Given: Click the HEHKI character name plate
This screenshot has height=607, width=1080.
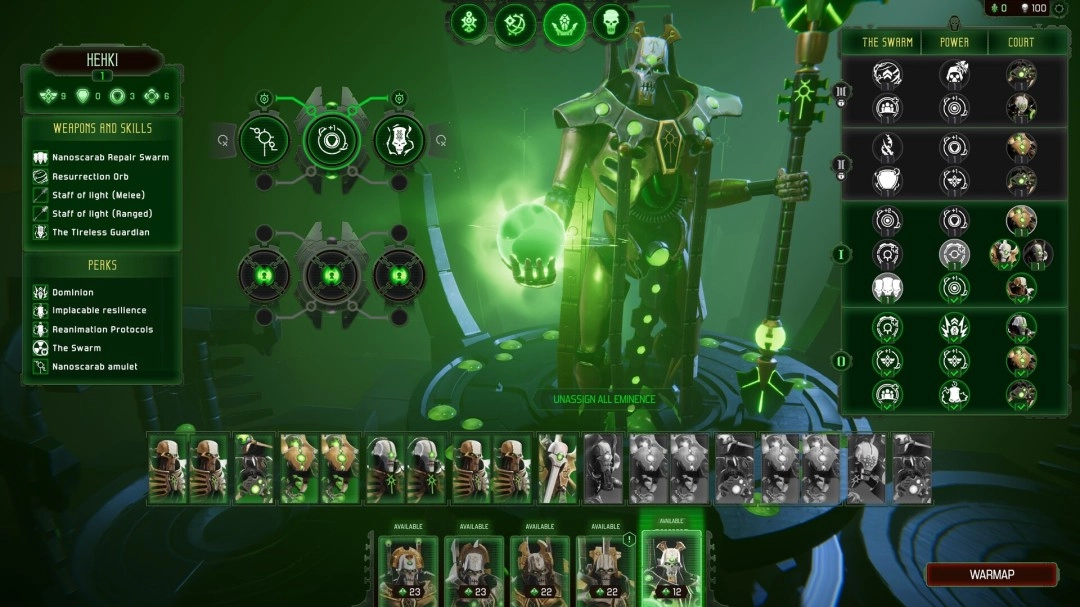Looking at the screenshot, I should tap(102, 61).
